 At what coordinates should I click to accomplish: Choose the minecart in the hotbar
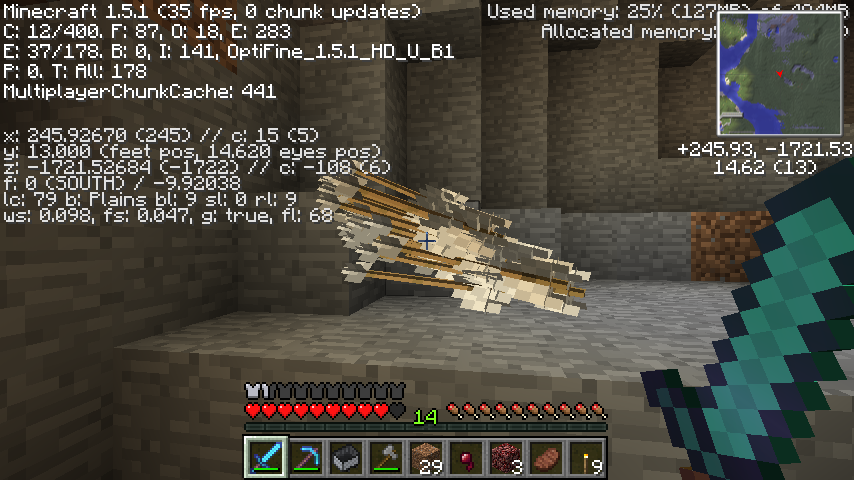(x=346, y=458)
